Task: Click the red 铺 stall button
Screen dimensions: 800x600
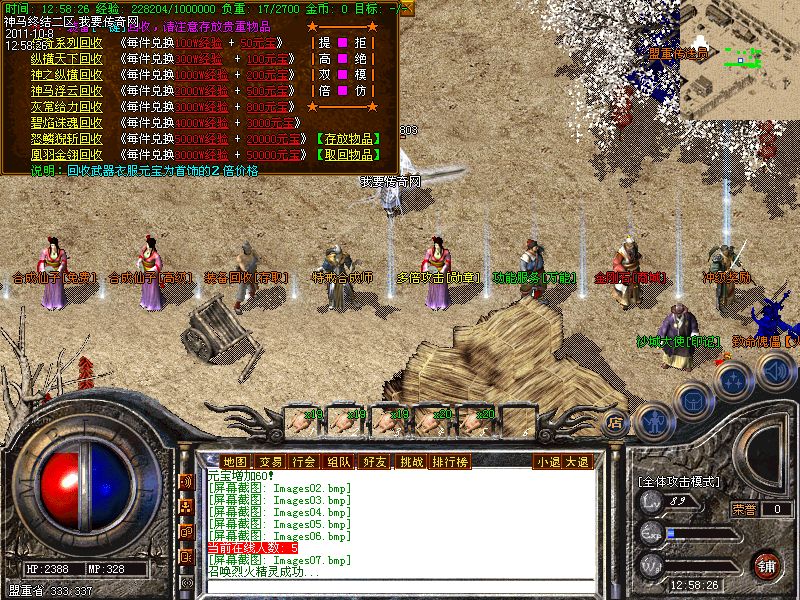Action: click(767, 564)
